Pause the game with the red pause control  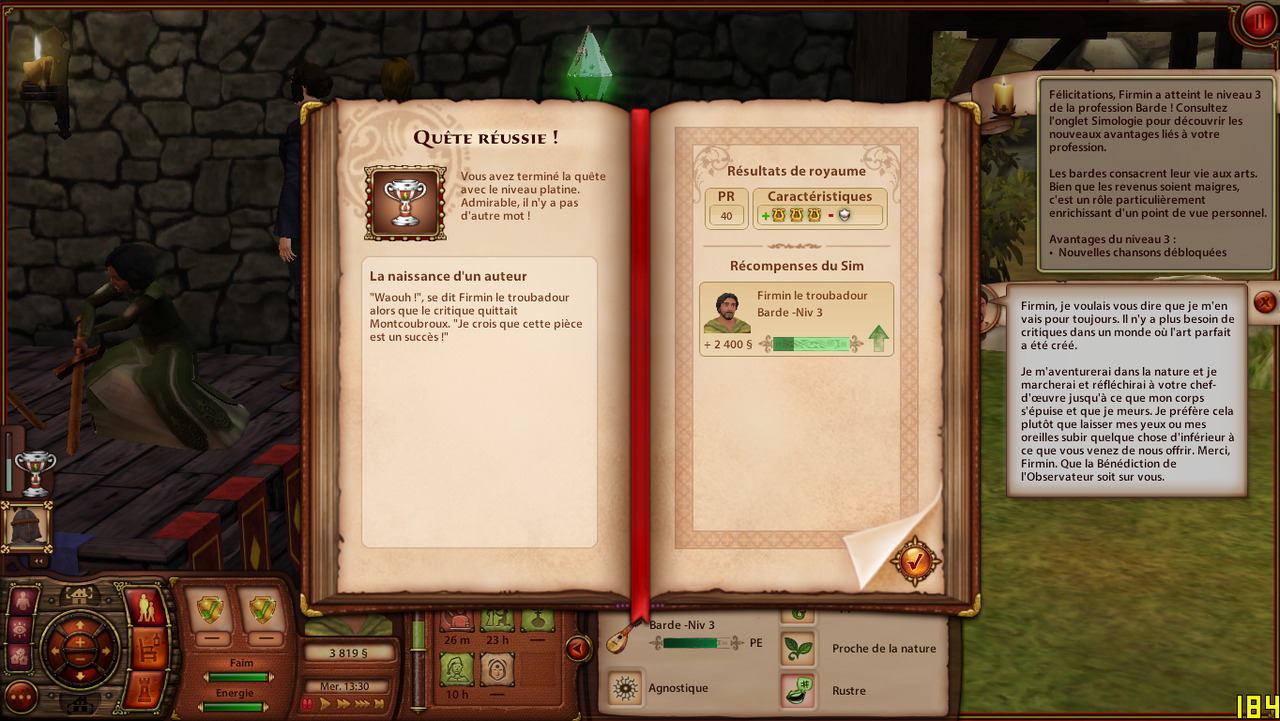point(309,704)
